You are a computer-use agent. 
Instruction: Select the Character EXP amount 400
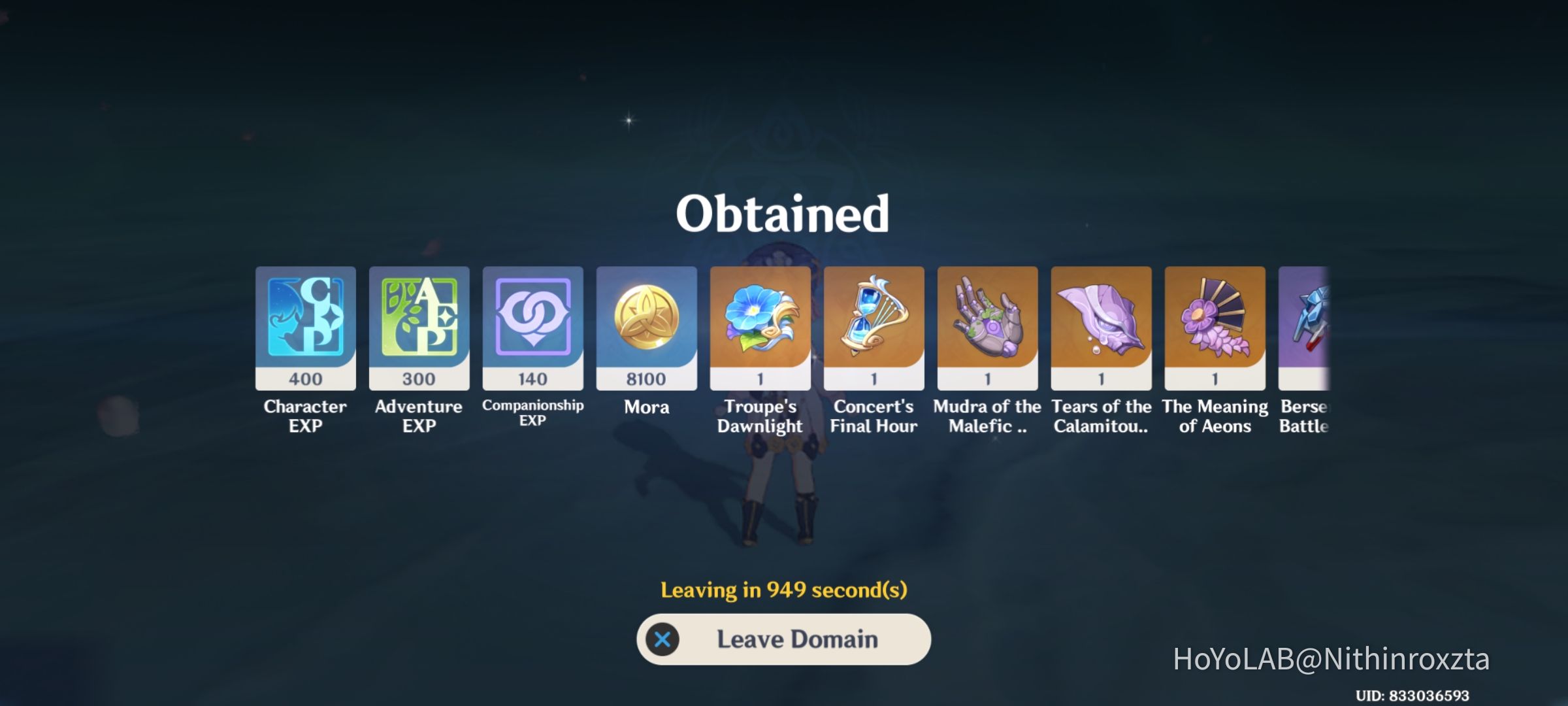click(305, 378)
